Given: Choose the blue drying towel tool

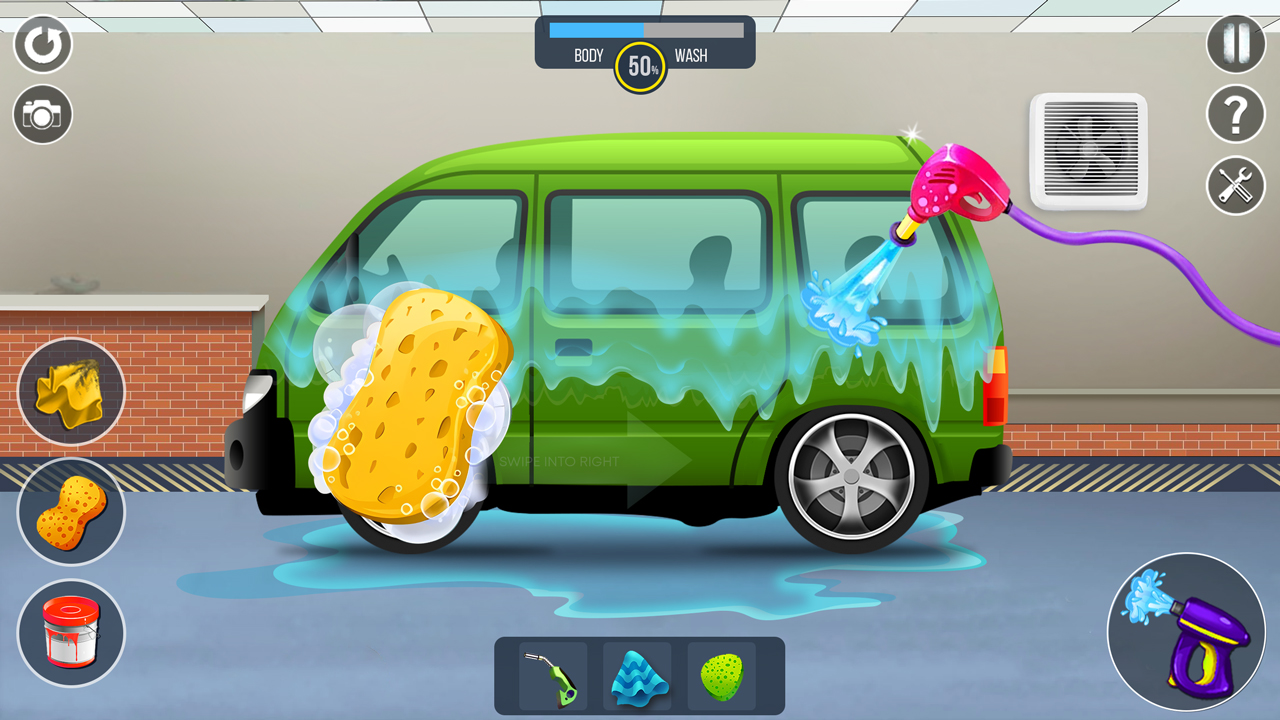Looking at the screenshot, I should (x=637, y=677).
